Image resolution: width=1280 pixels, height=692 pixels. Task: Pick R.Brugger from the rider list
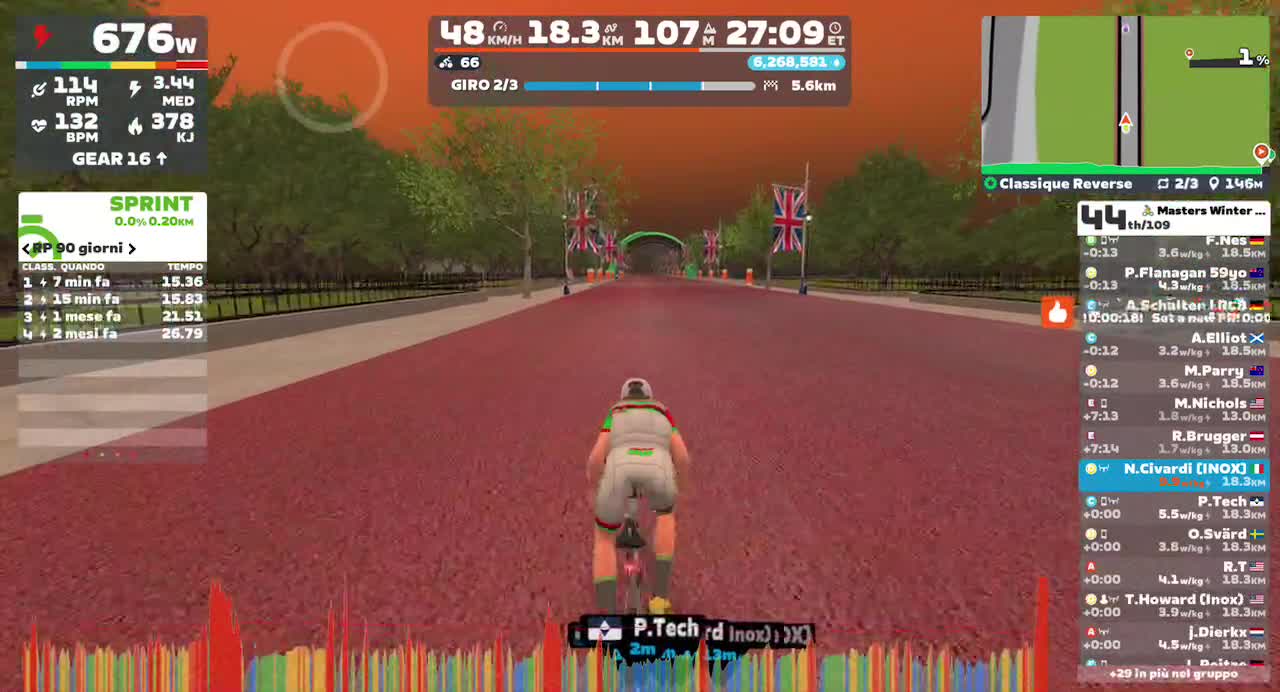click(1172, 442)
